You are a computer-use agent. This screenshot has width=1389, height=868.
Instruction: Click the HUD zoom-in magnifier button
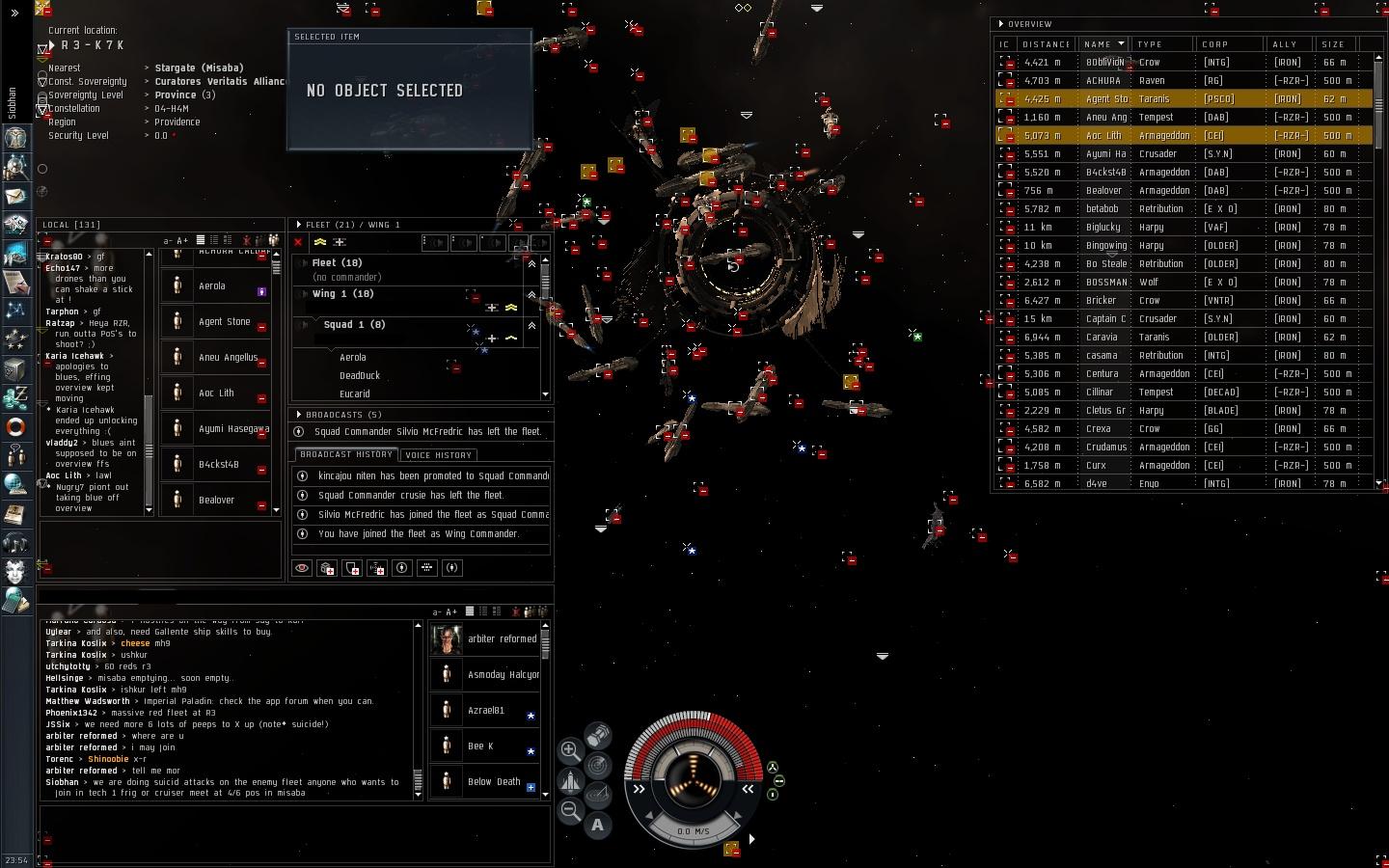point(570,750)
